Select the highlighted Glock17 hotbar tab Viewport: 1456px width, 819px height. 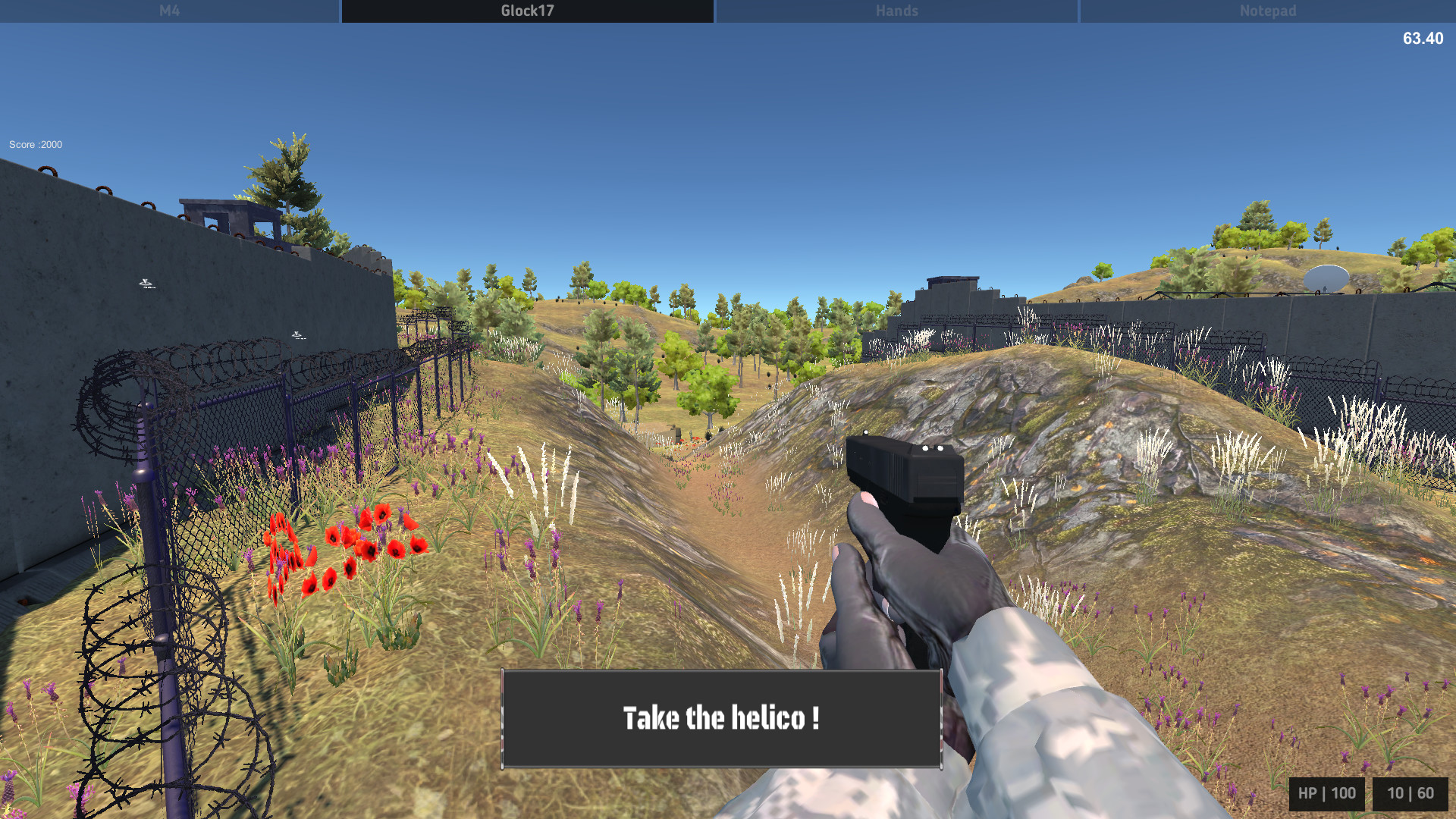tap(526, 11)
